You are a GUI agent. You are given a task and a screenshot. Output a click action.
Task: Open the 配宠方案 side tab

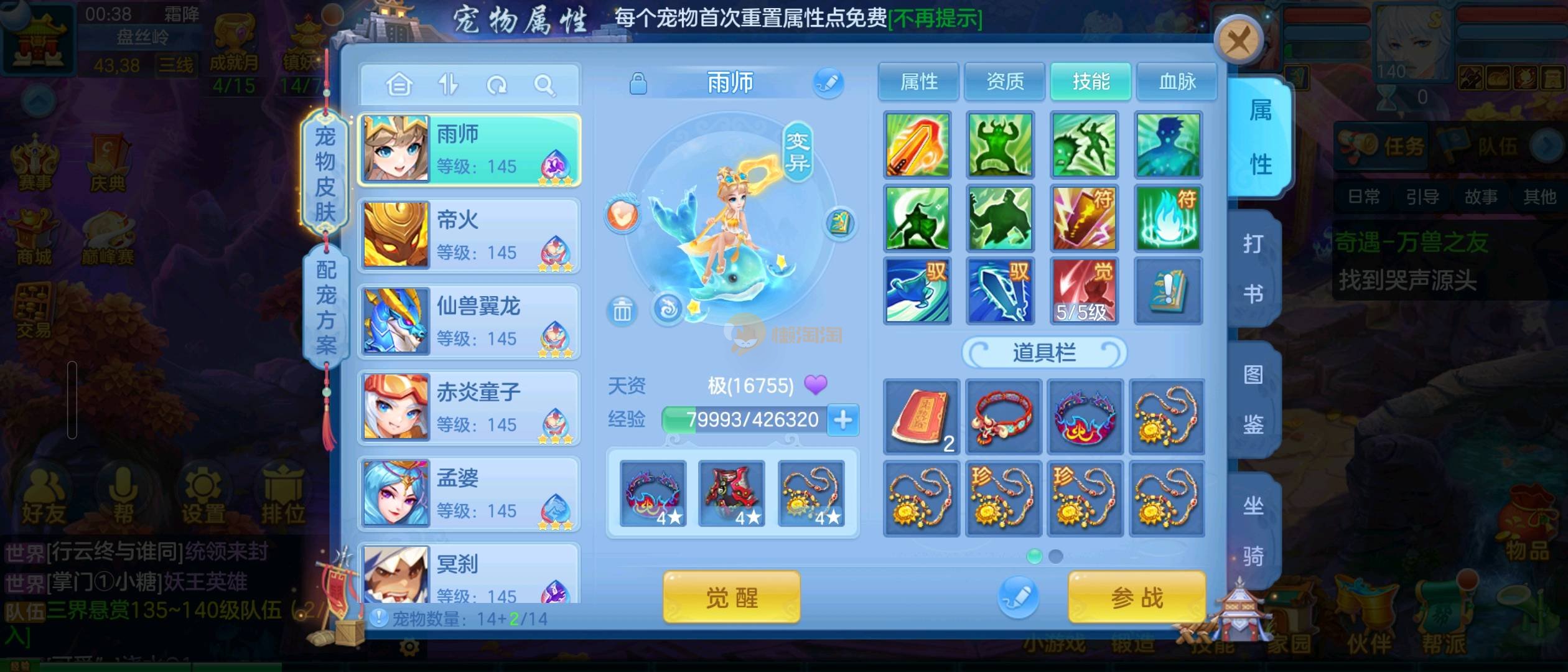click(325, 307)
